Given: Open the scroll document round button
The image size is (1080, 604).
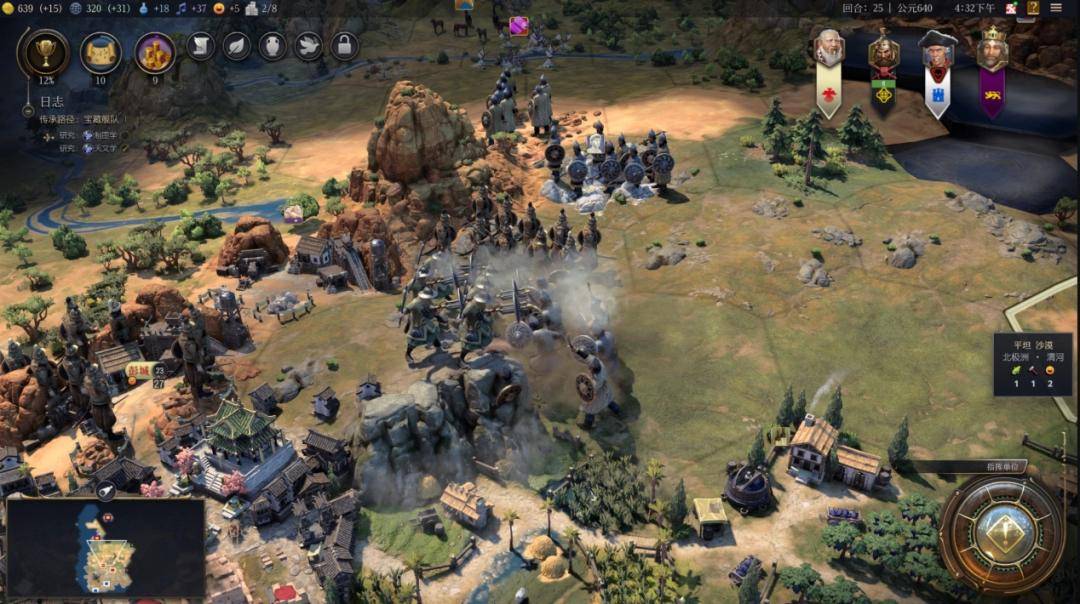Looking at the screenshot, I should point(201,46).
